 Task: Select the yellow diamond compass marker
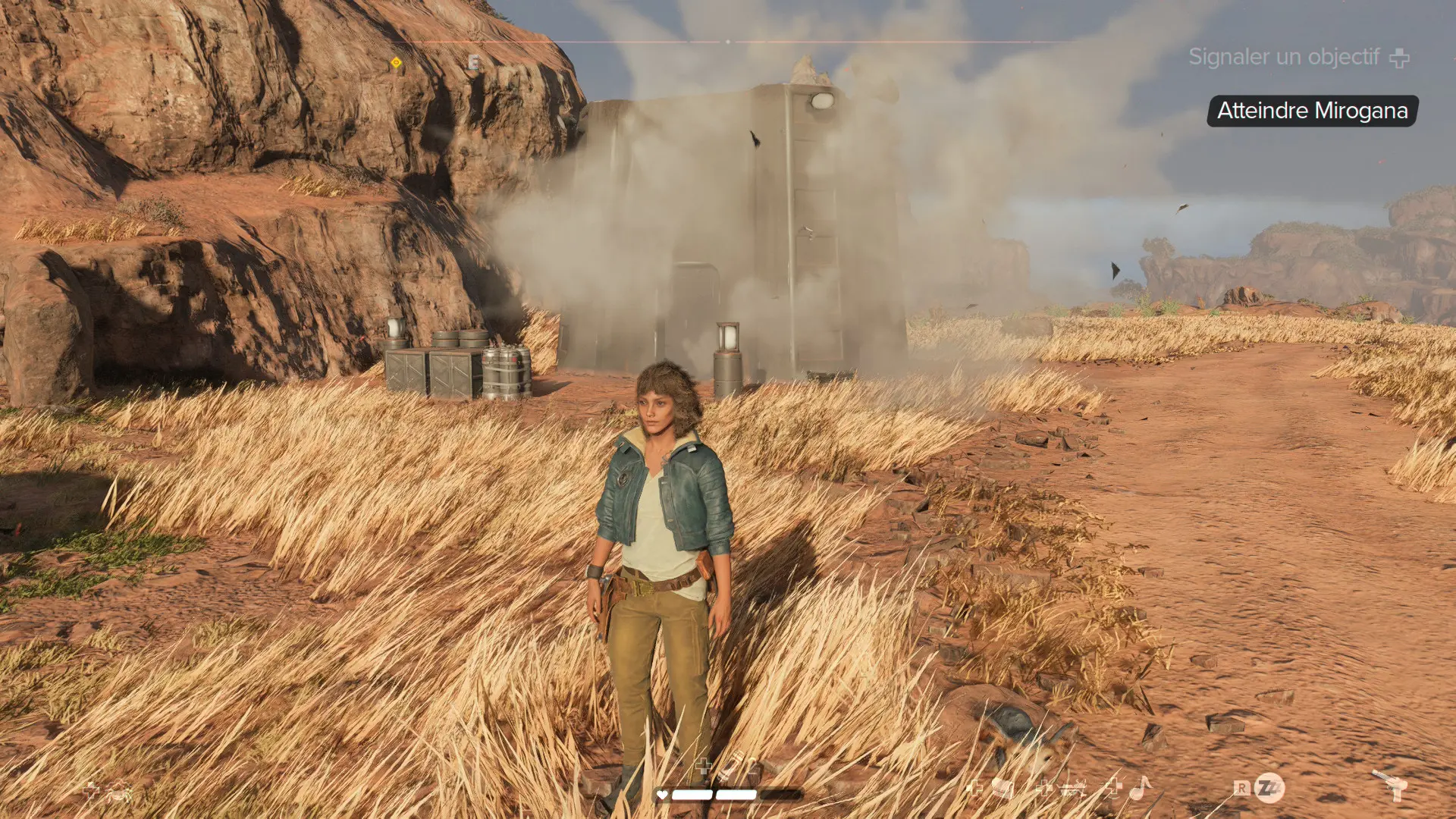[x=396, y=63]
